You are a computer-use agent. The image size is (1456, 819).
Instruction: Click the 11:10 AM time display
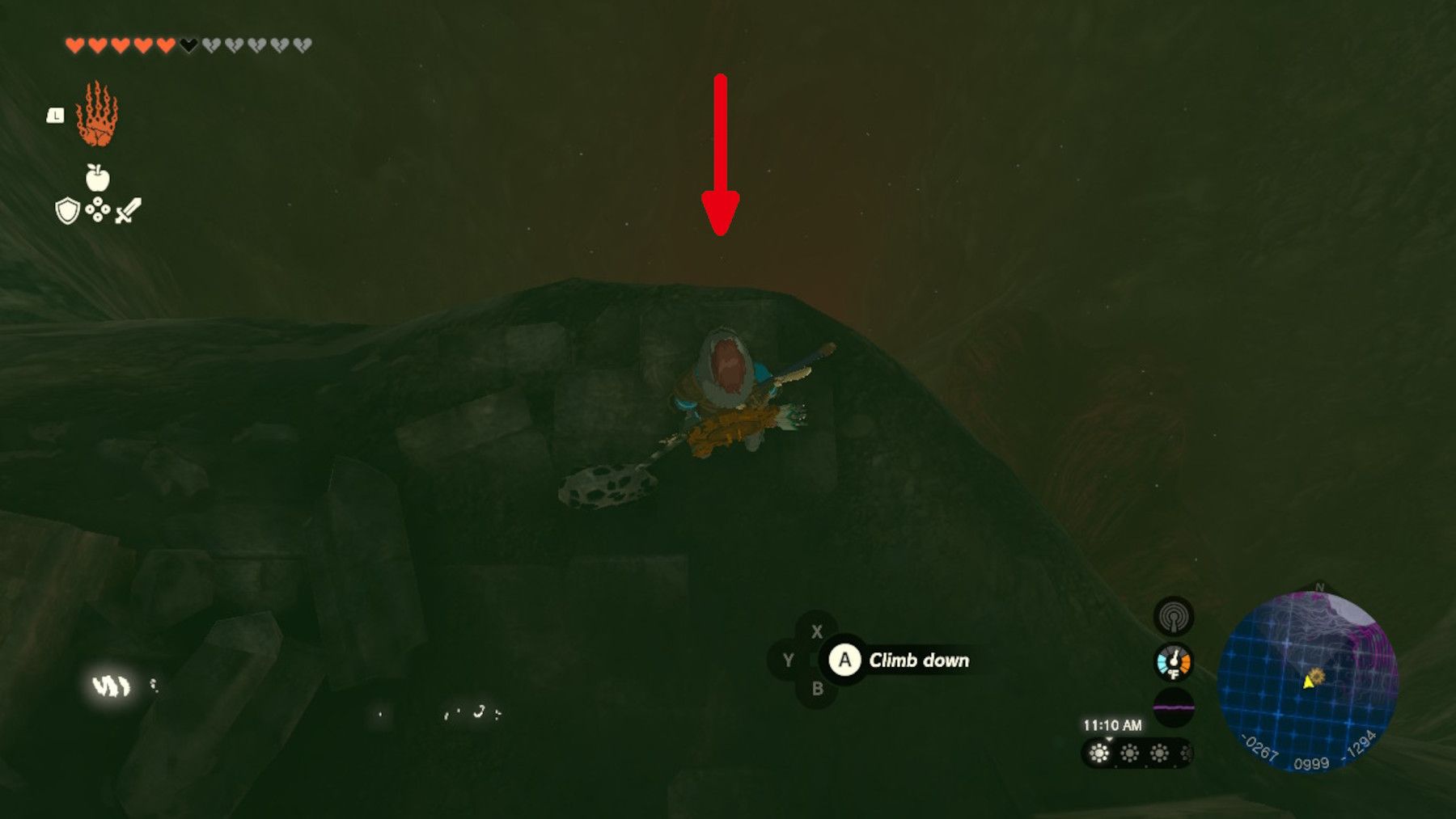click(x=1115, y=724)
